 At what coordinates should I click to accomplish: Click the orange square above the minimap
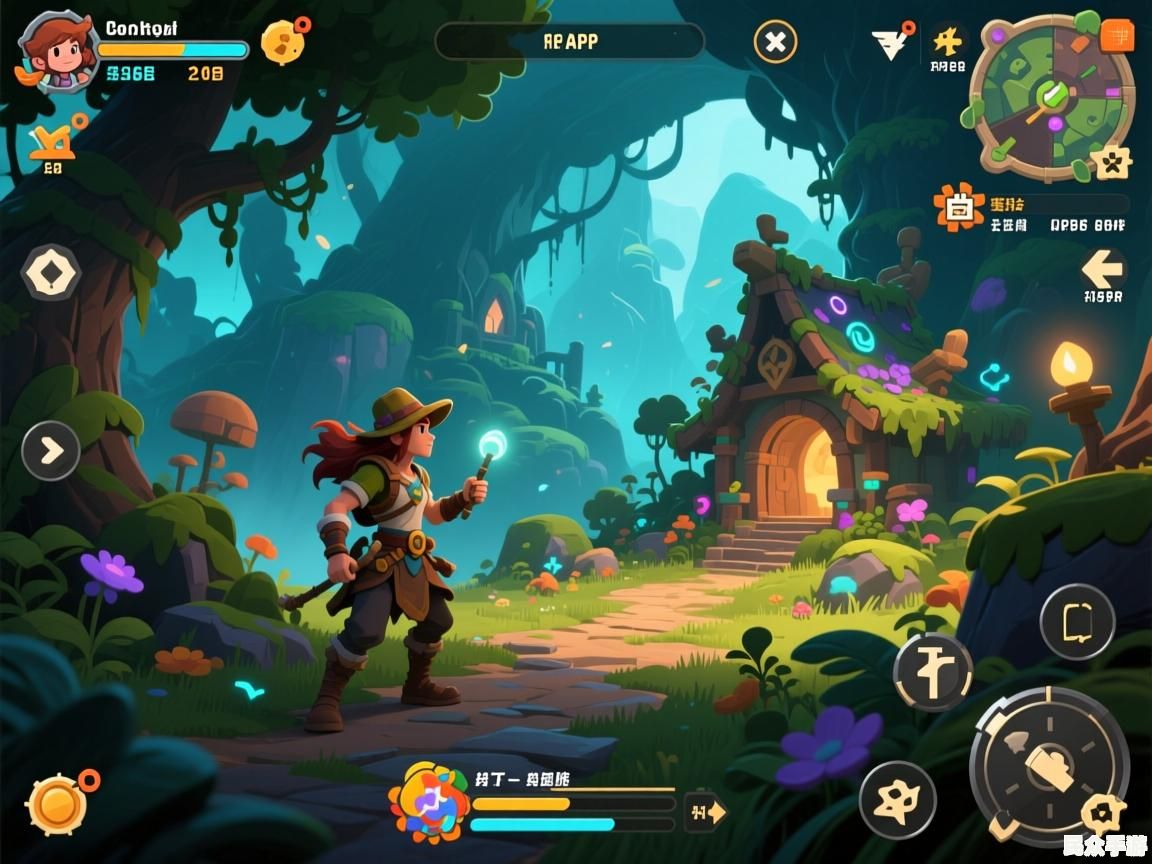[x=1116, y=36]
